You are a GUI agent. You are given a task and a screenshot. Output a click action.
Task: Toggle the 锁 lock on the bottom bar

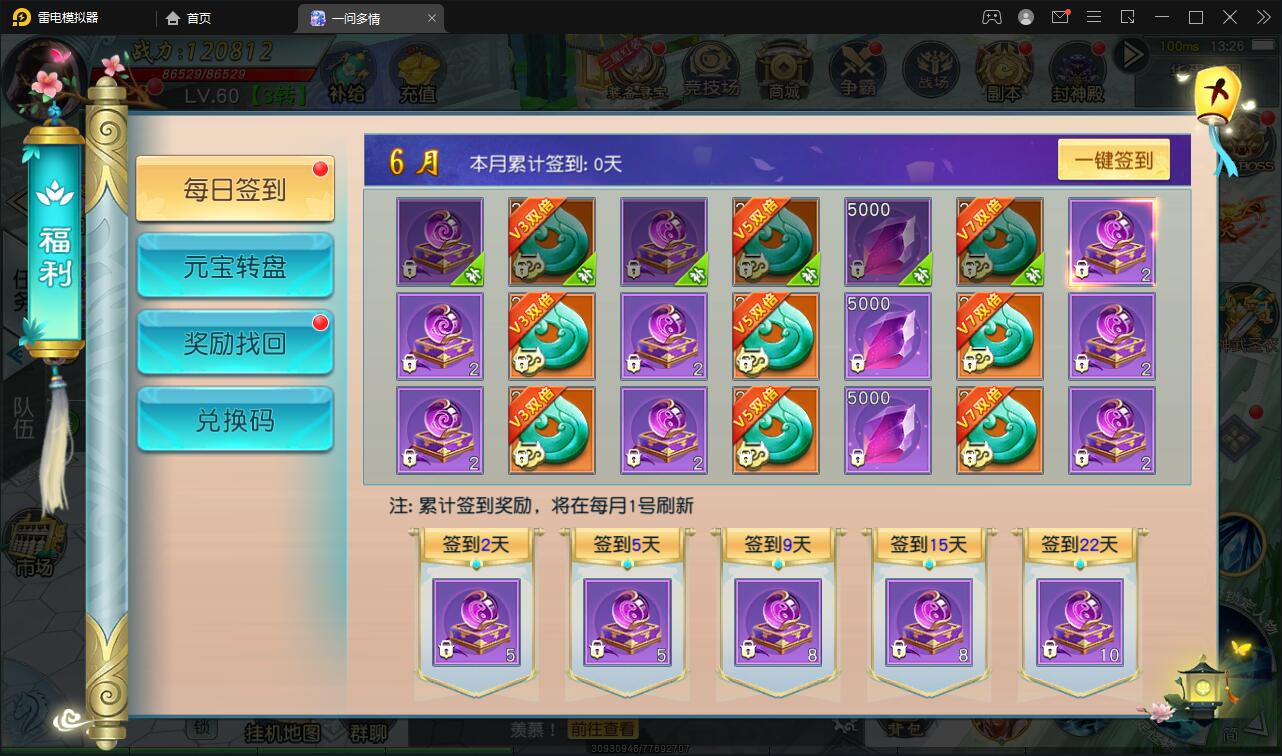200,730
